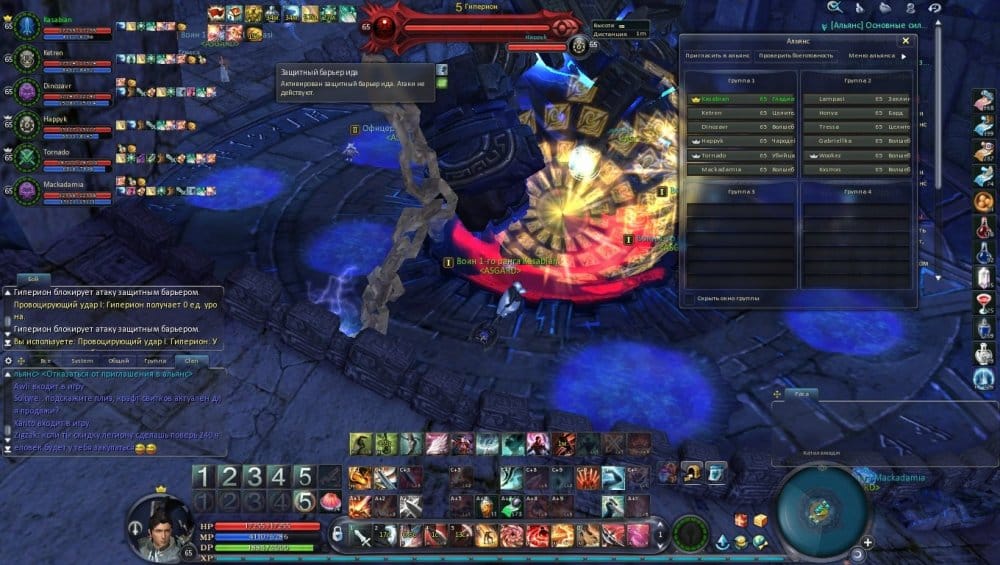Viewport: 1000px width, 565px height.
Task: Target party member Mackadamia's frame
Action: point(26,189)
